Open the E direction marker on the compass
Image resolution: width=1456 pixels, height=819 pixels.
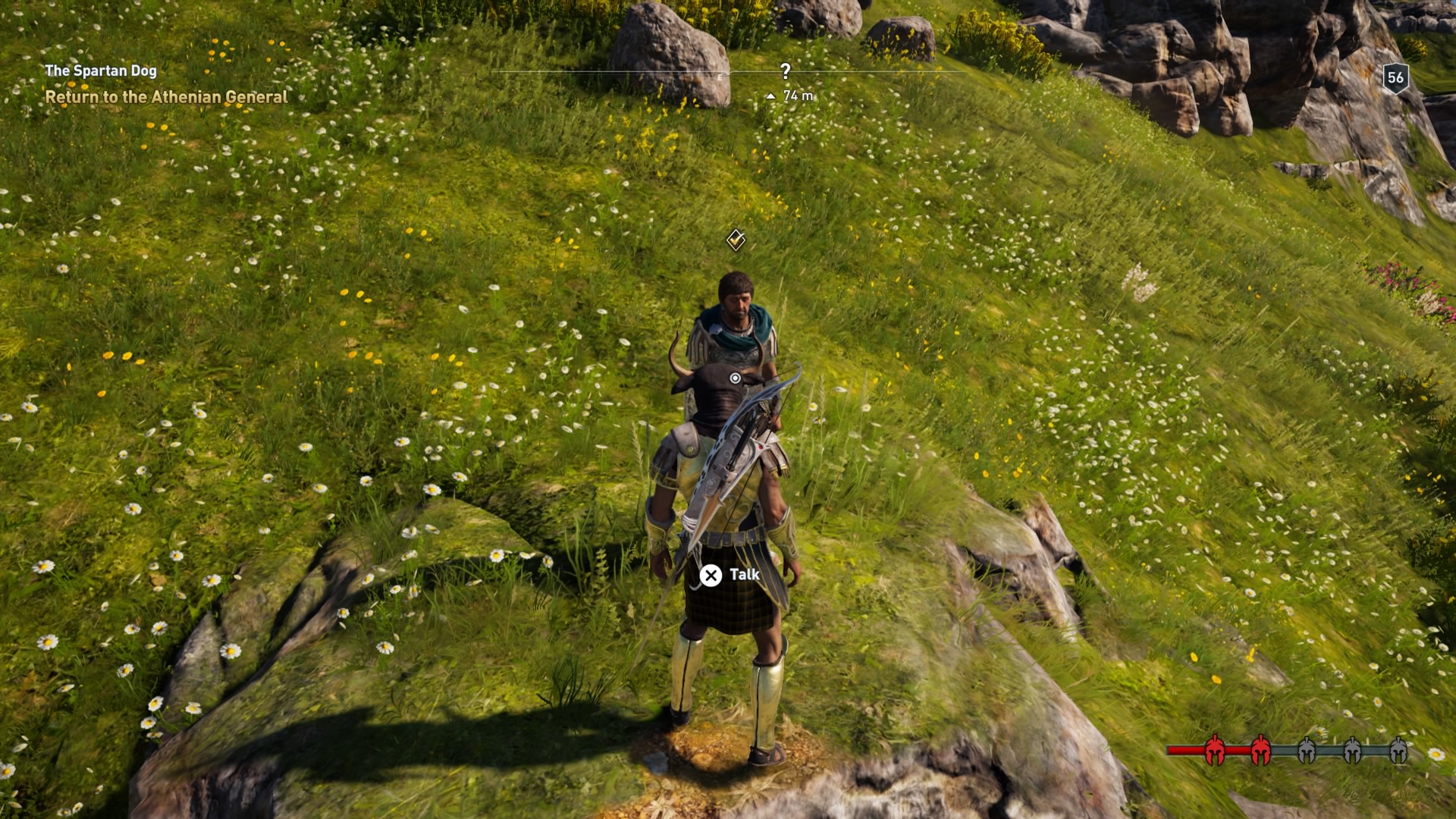719,75
